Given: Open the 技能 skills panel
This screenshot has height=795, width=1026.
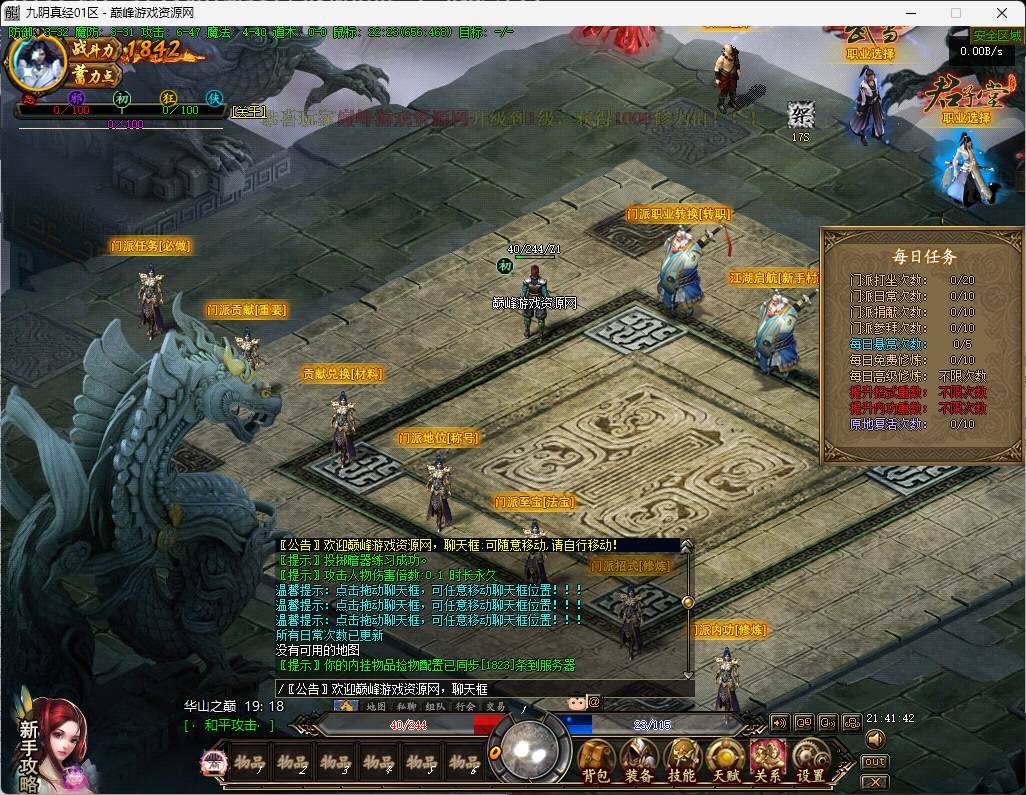Looking at the screenshot, I should pos(682,762).
